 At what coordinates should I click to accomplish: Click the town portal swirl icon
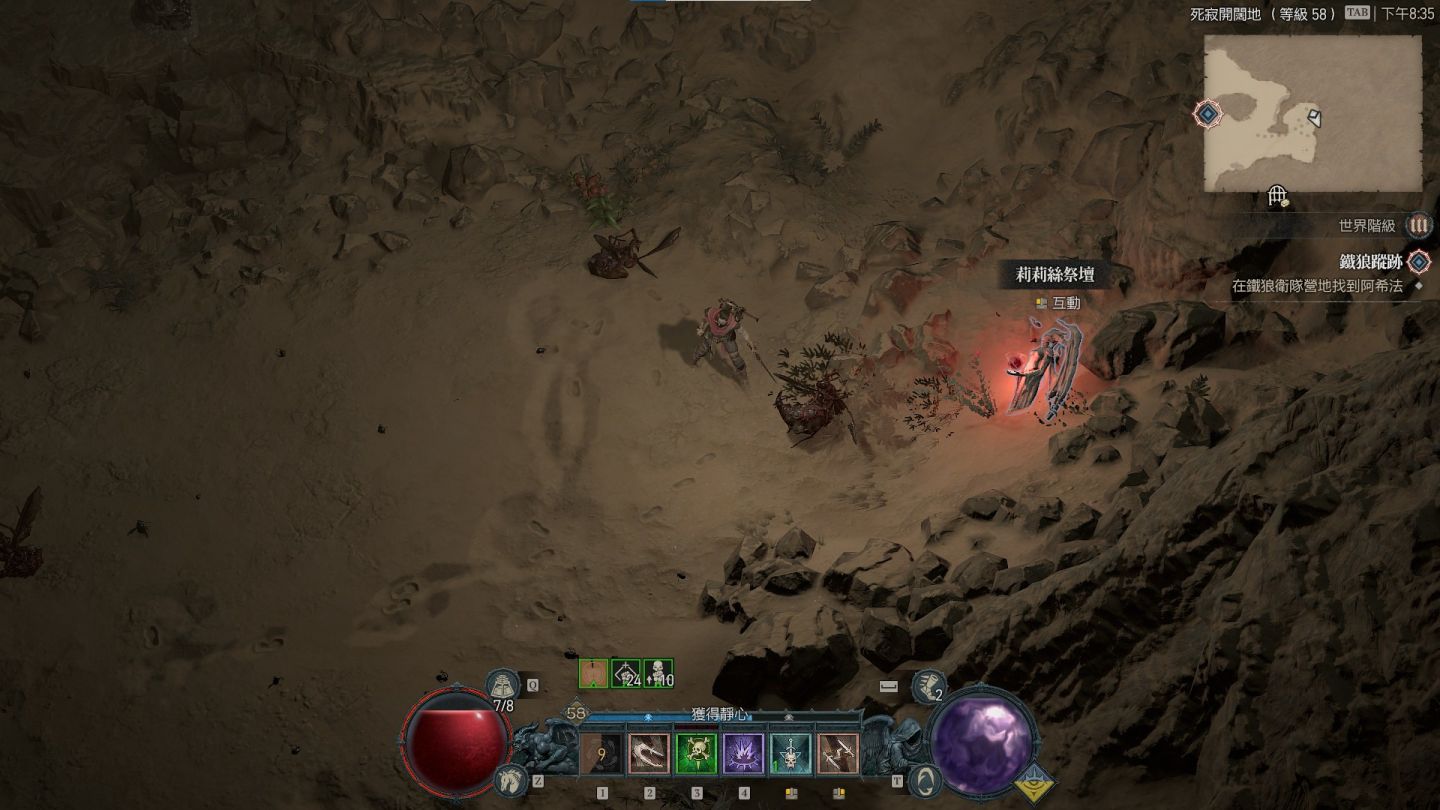point(928,779)
